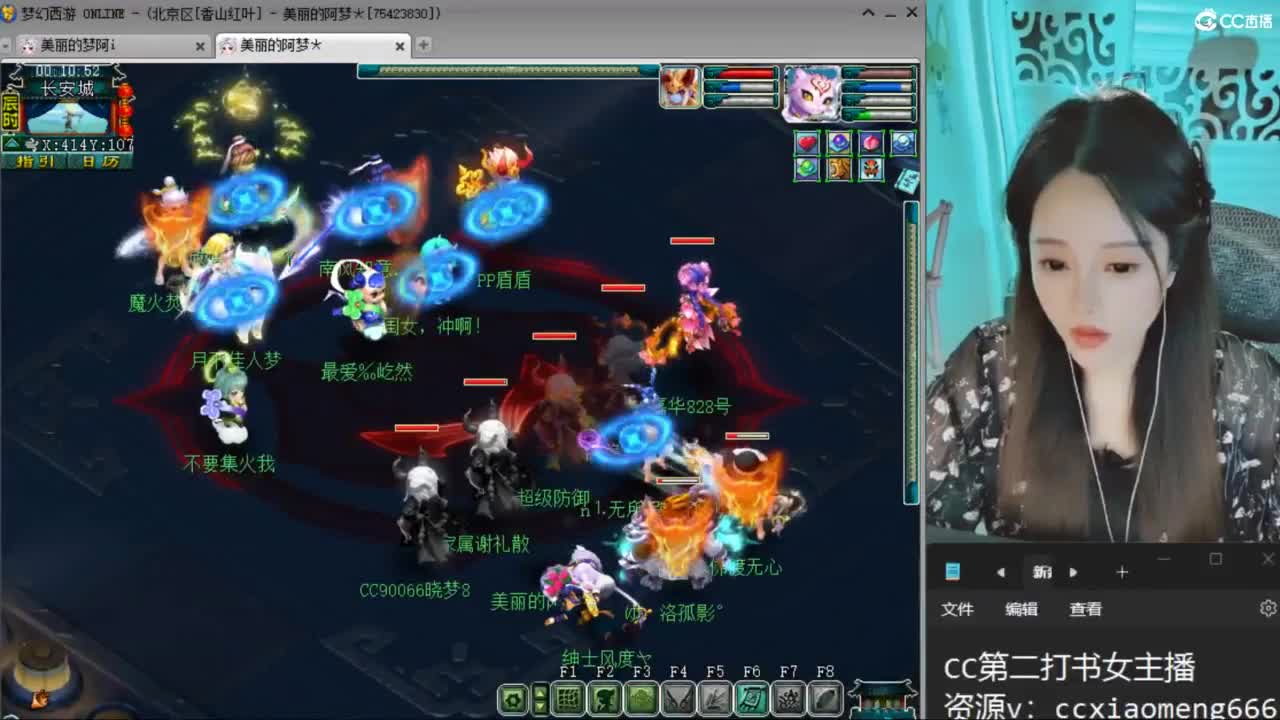1280x720 pixels.
Task: Open the gear settings icon beside the hotbar
Action: tap(513, 696)
